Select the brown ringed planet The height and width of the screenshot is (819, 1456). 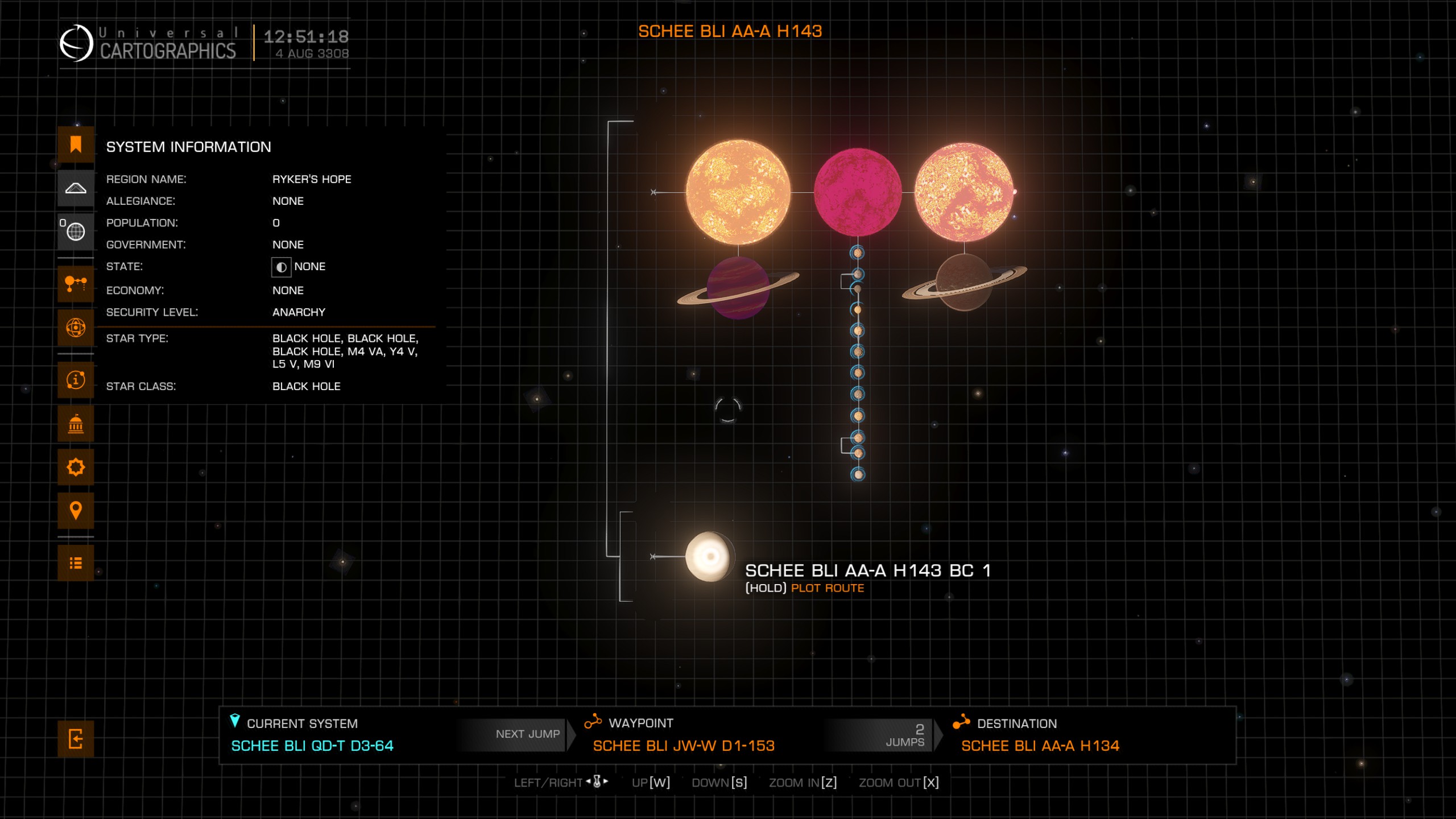point(964,282)
